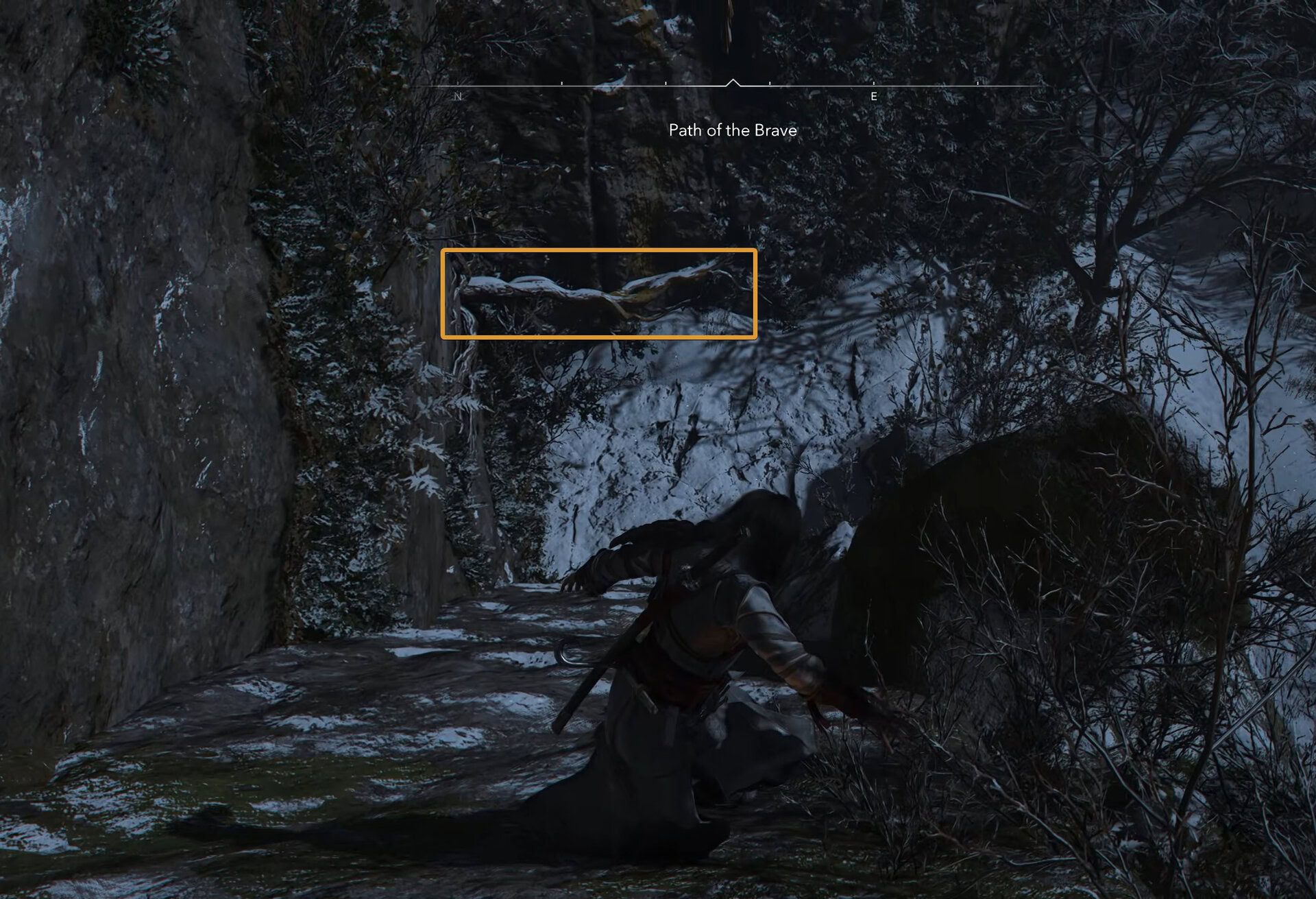1316x899 pixels.
Task: Click the E marker on the compass bar
Action: coord(873,95)
